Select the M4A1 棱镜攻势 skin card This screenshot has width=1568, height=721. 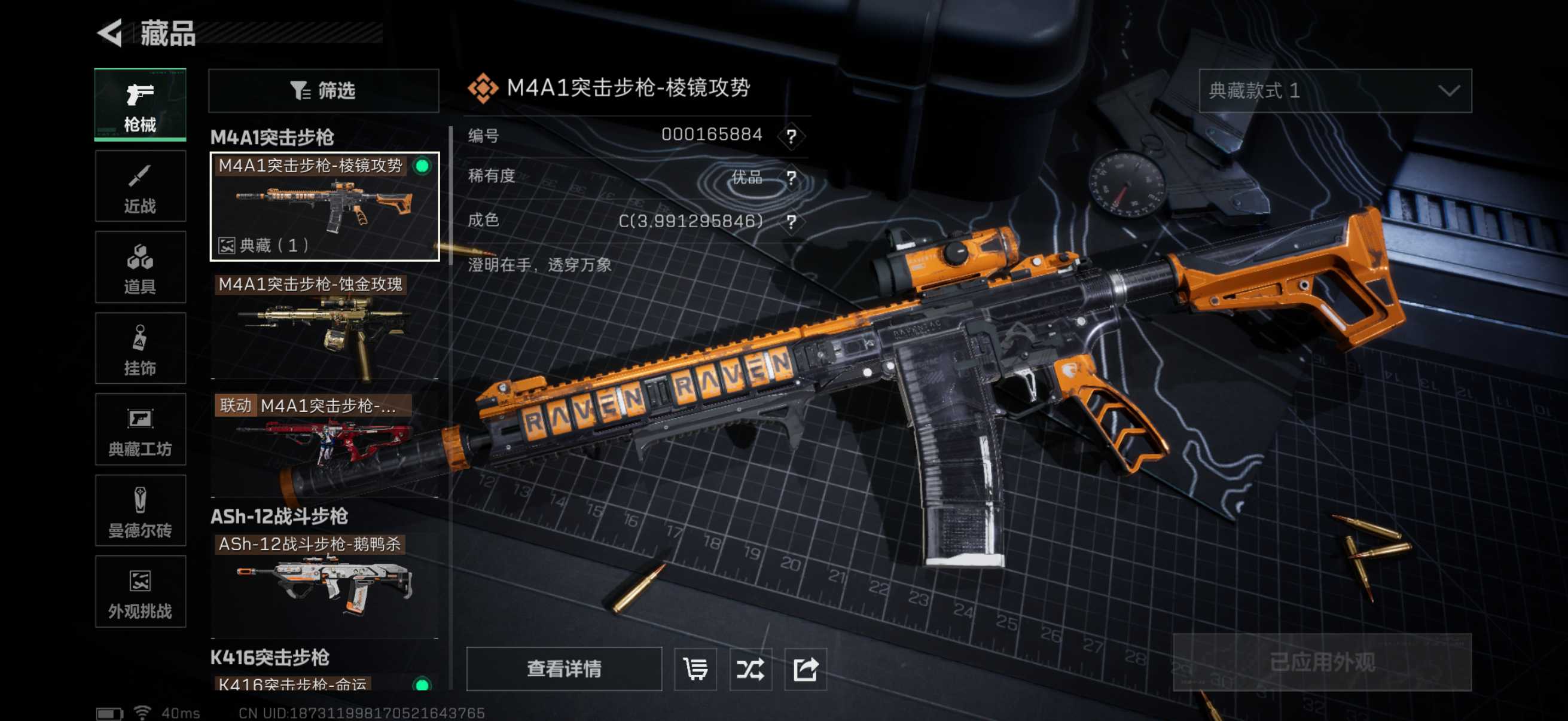325,207
